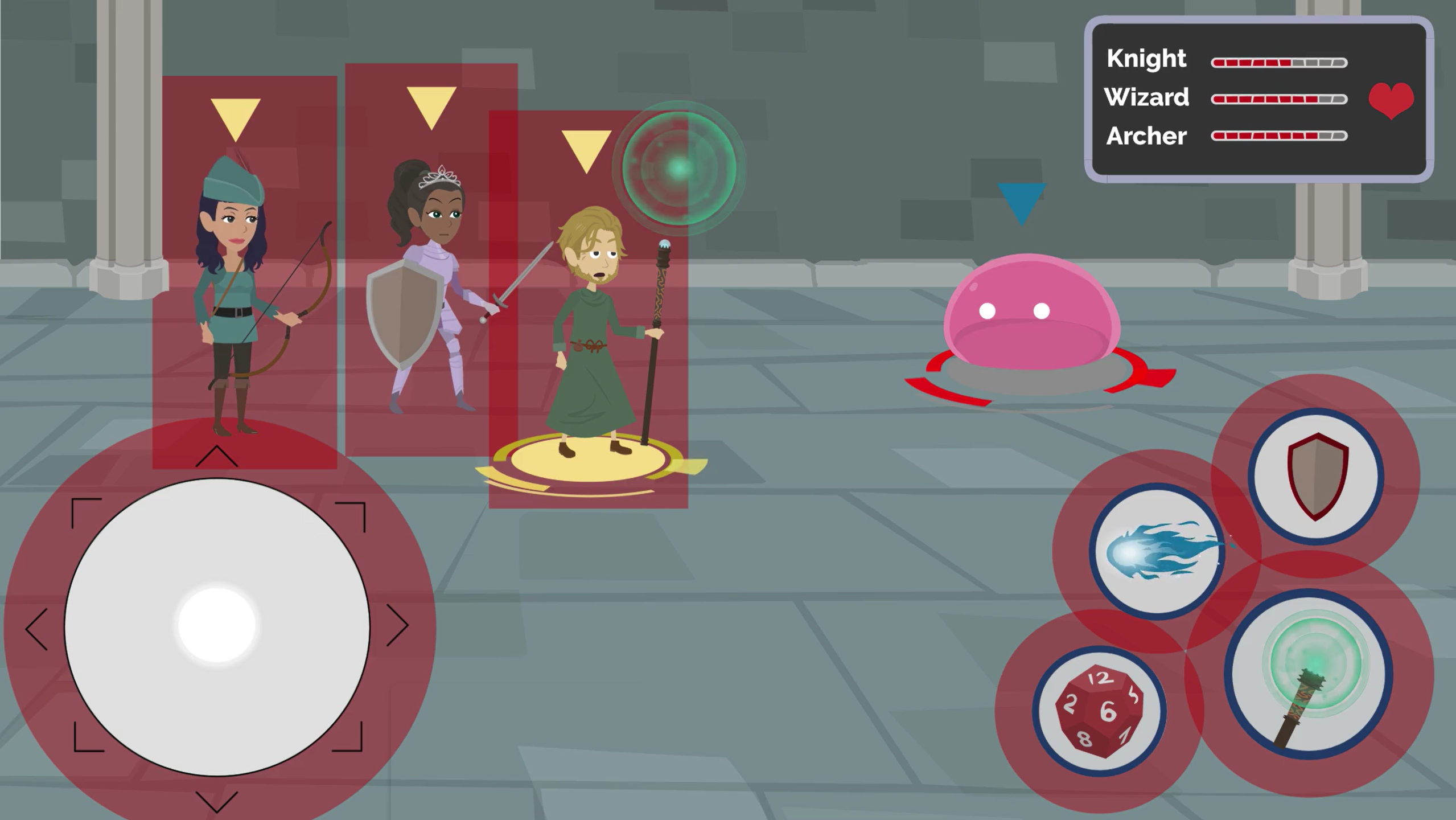1456x820 pixels.
Task: Select the Archer via her yellow triangle marker
Action: coord(235,117)
